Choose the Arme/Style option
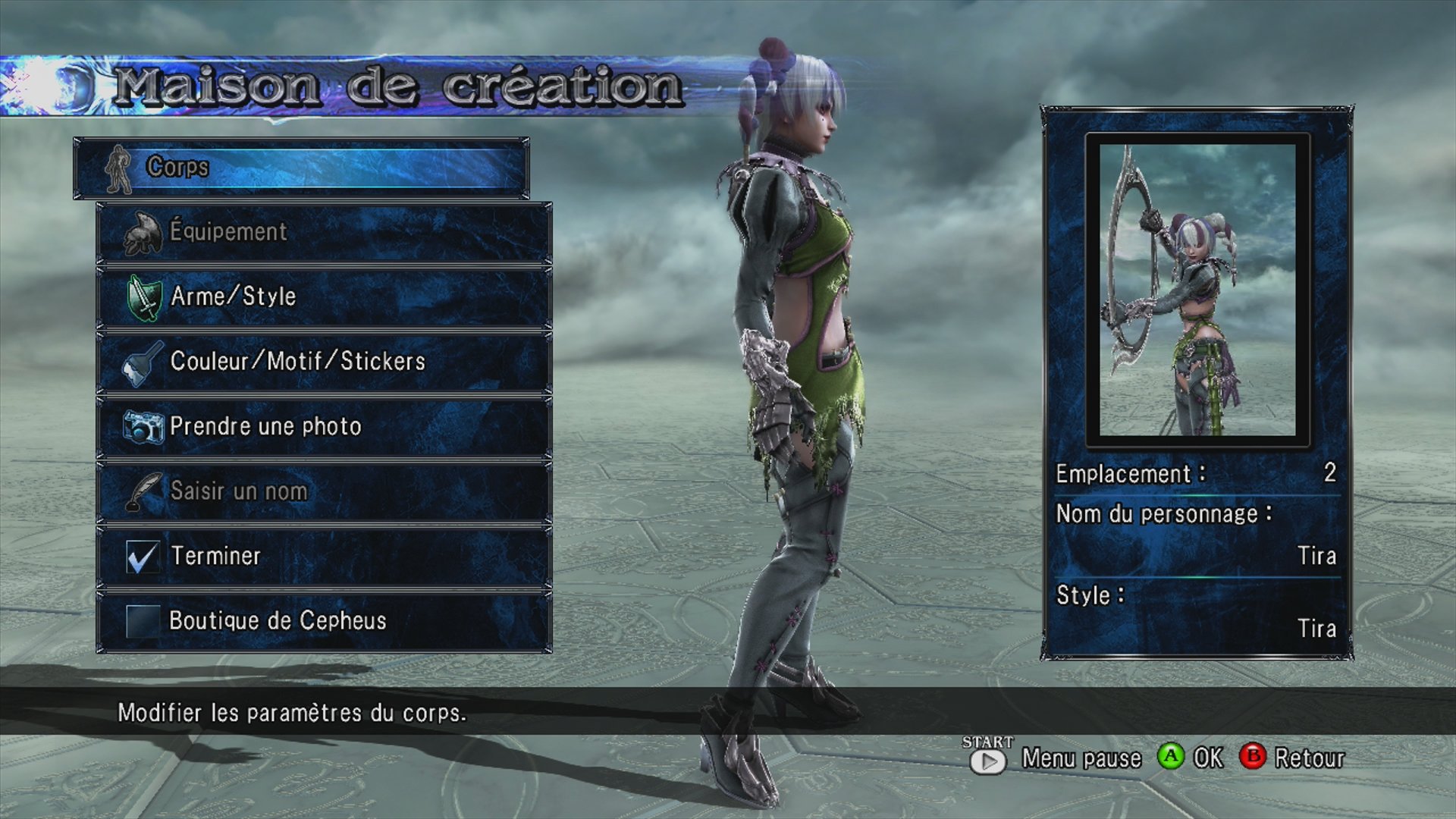This screenshot has width=1456, height=819. [324, 297]
